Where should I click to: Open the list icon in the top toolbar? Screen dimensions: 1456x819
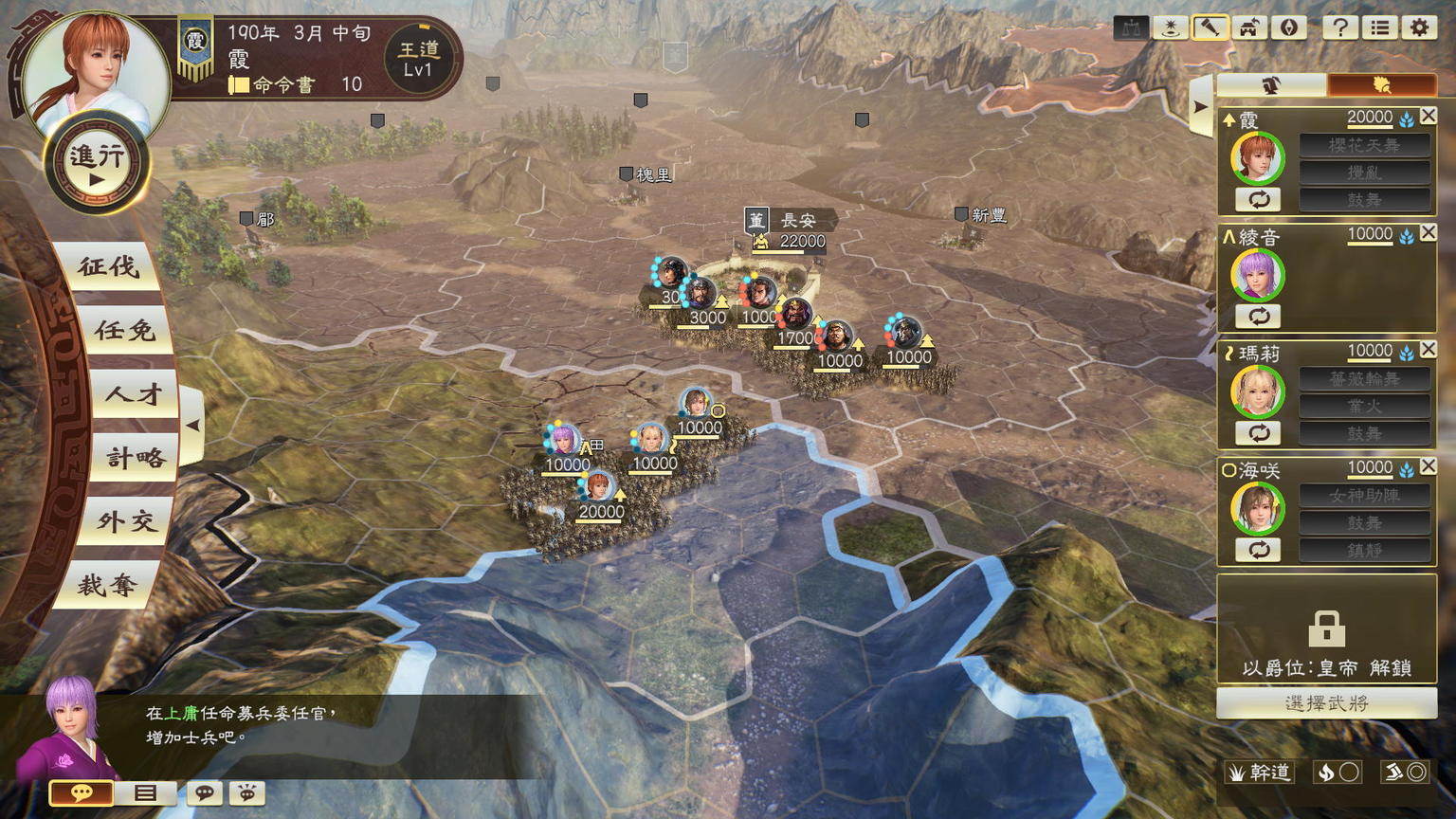tap(1379, 27)
